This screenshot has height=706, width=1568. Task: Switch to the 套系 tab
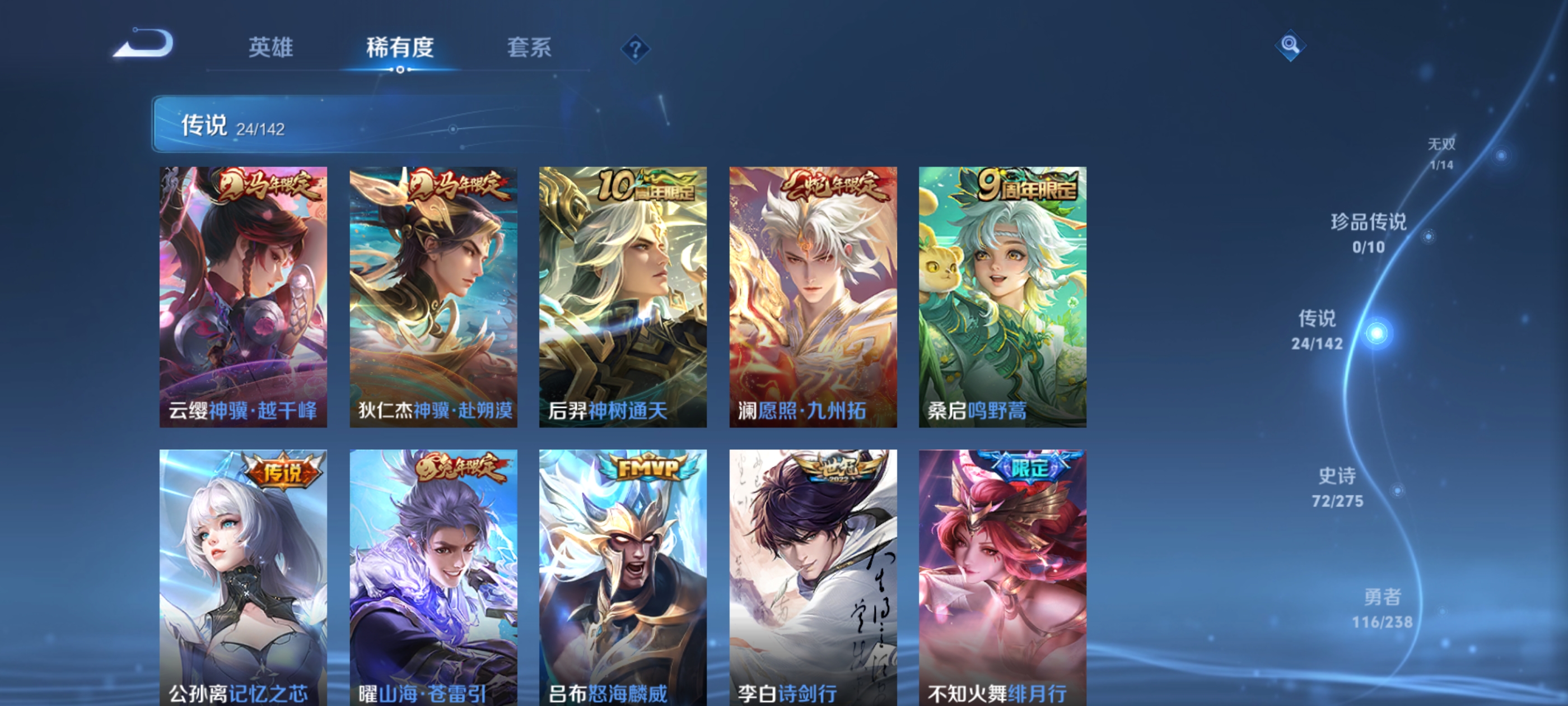[x=530, y=49]
